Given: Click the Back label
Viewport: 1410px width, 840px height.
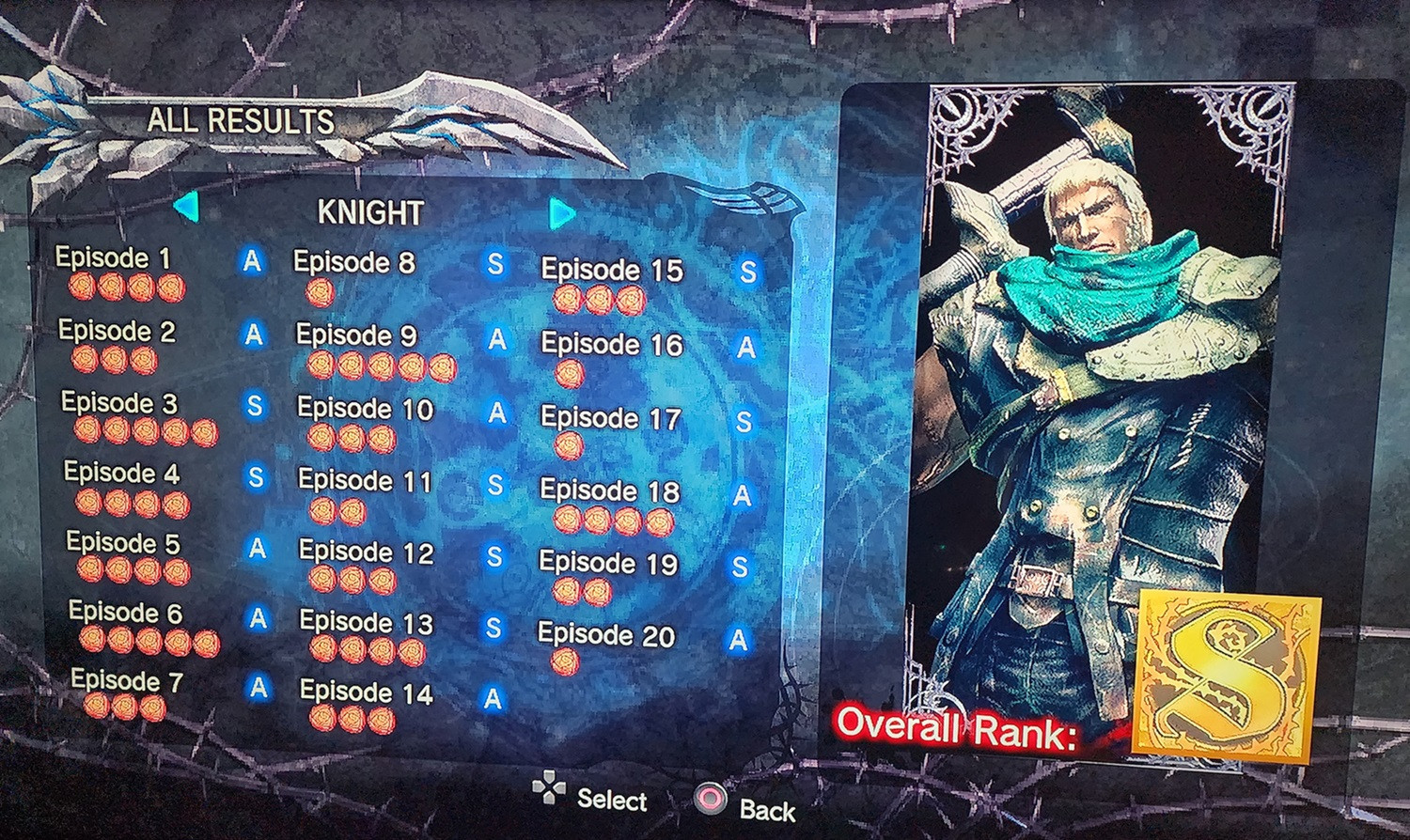Looking at the screenshot, I should (767, 810).
